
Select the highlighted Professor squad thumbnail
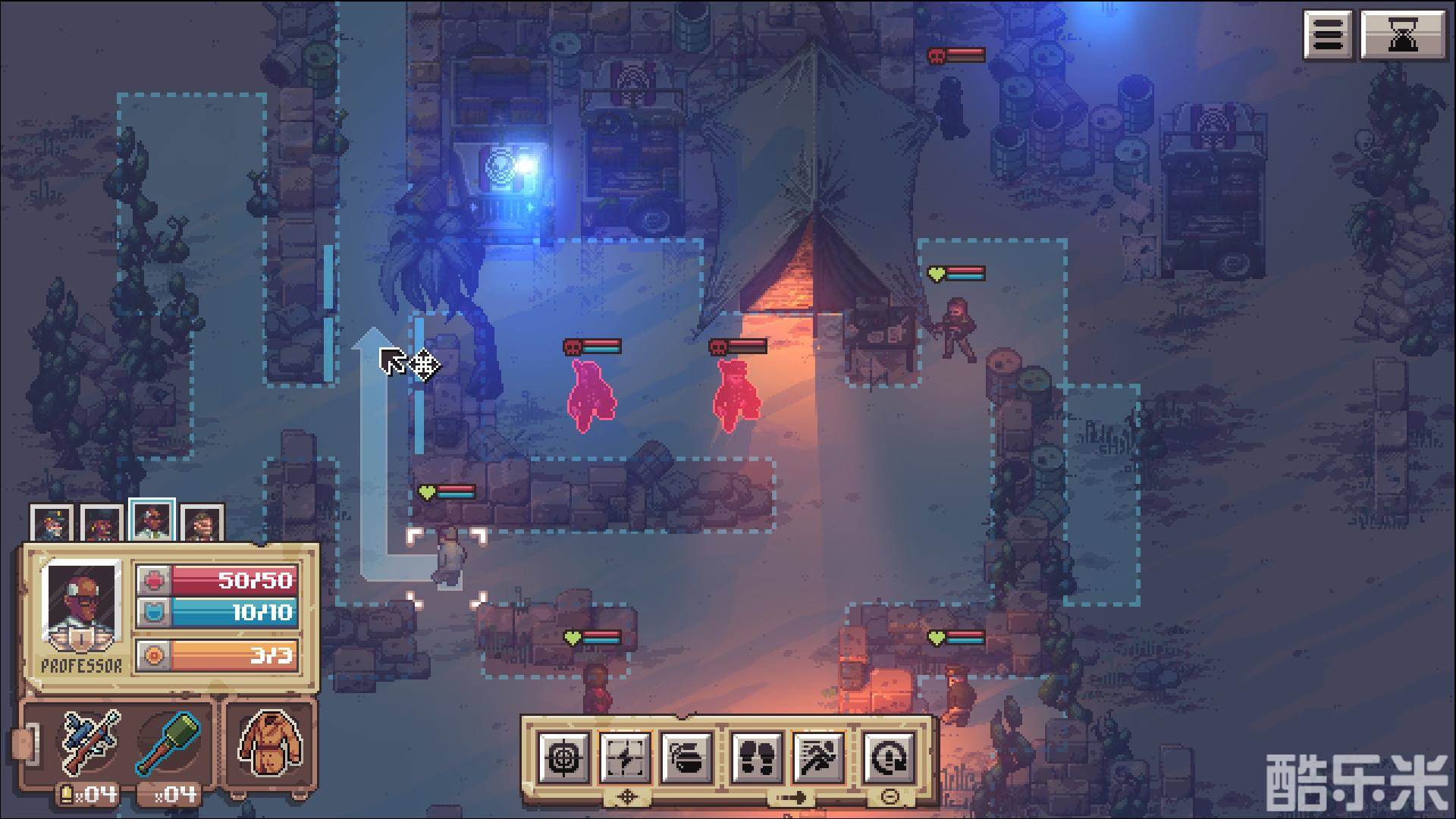coord(152,522)
